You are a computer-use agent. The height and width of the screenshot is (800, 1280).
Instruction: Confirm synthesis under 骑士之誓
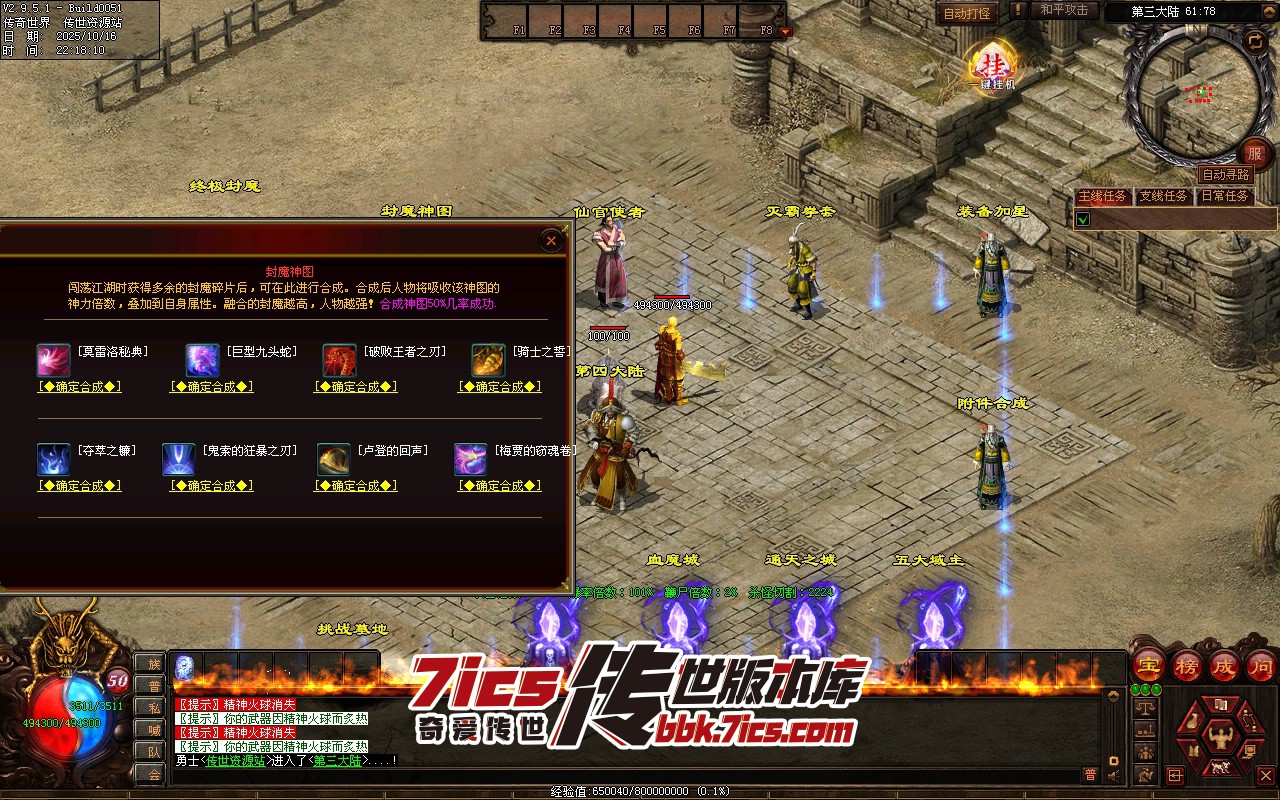[x=500, y=387]
